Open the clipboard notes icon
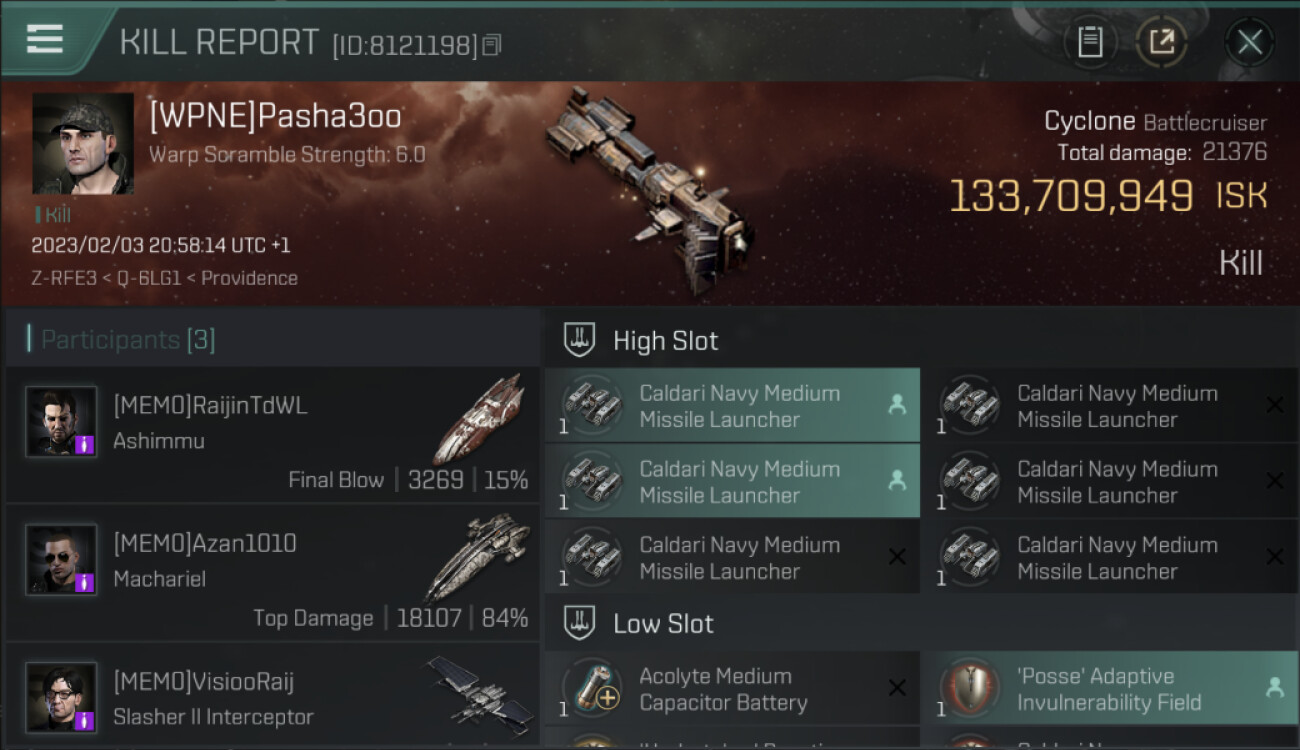Viewport: 1300px width, 750px height. pyautogui.click(x=1090, y=42)
